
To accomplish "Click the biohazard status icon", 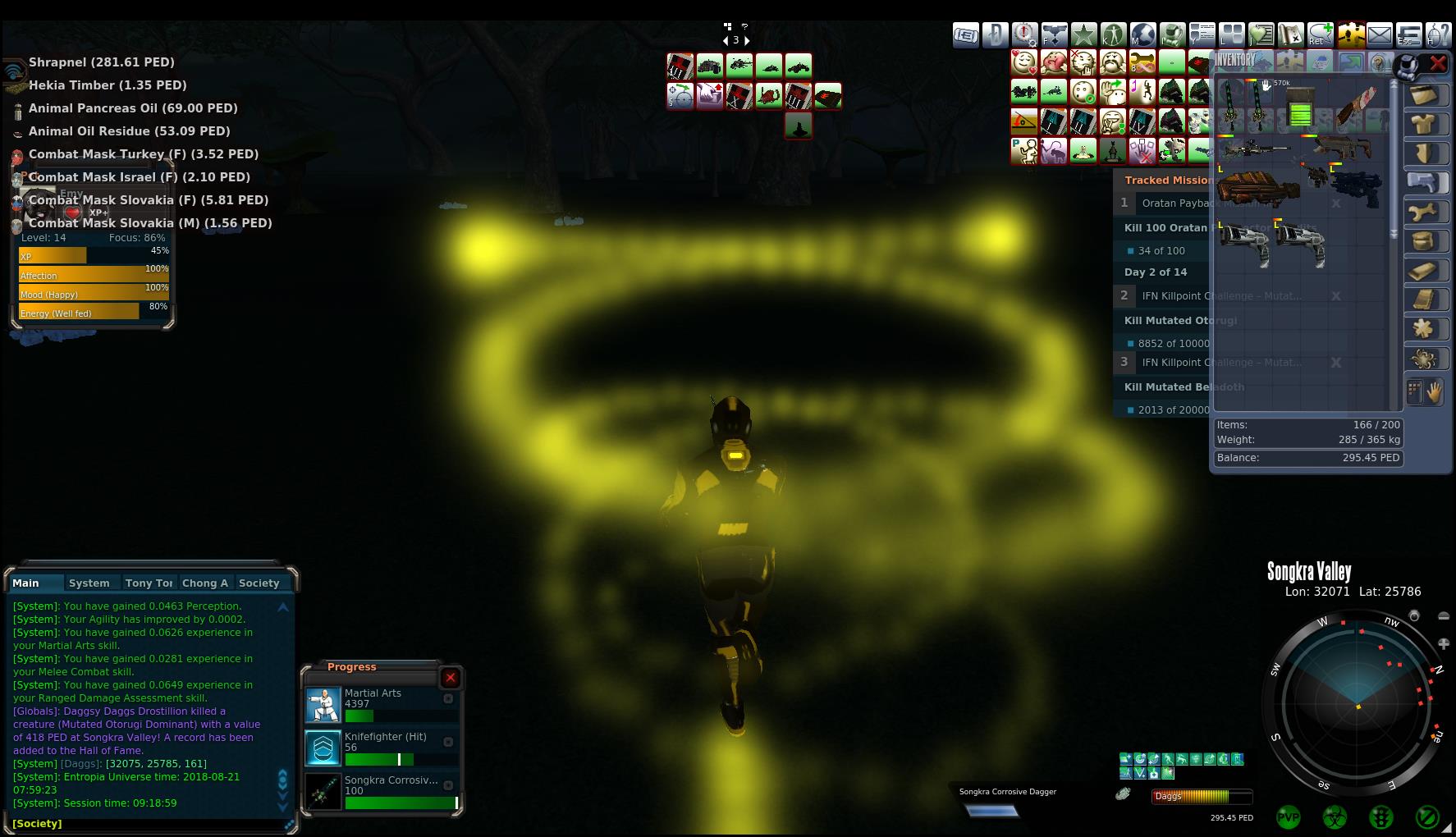I will tap(1335, 817).
